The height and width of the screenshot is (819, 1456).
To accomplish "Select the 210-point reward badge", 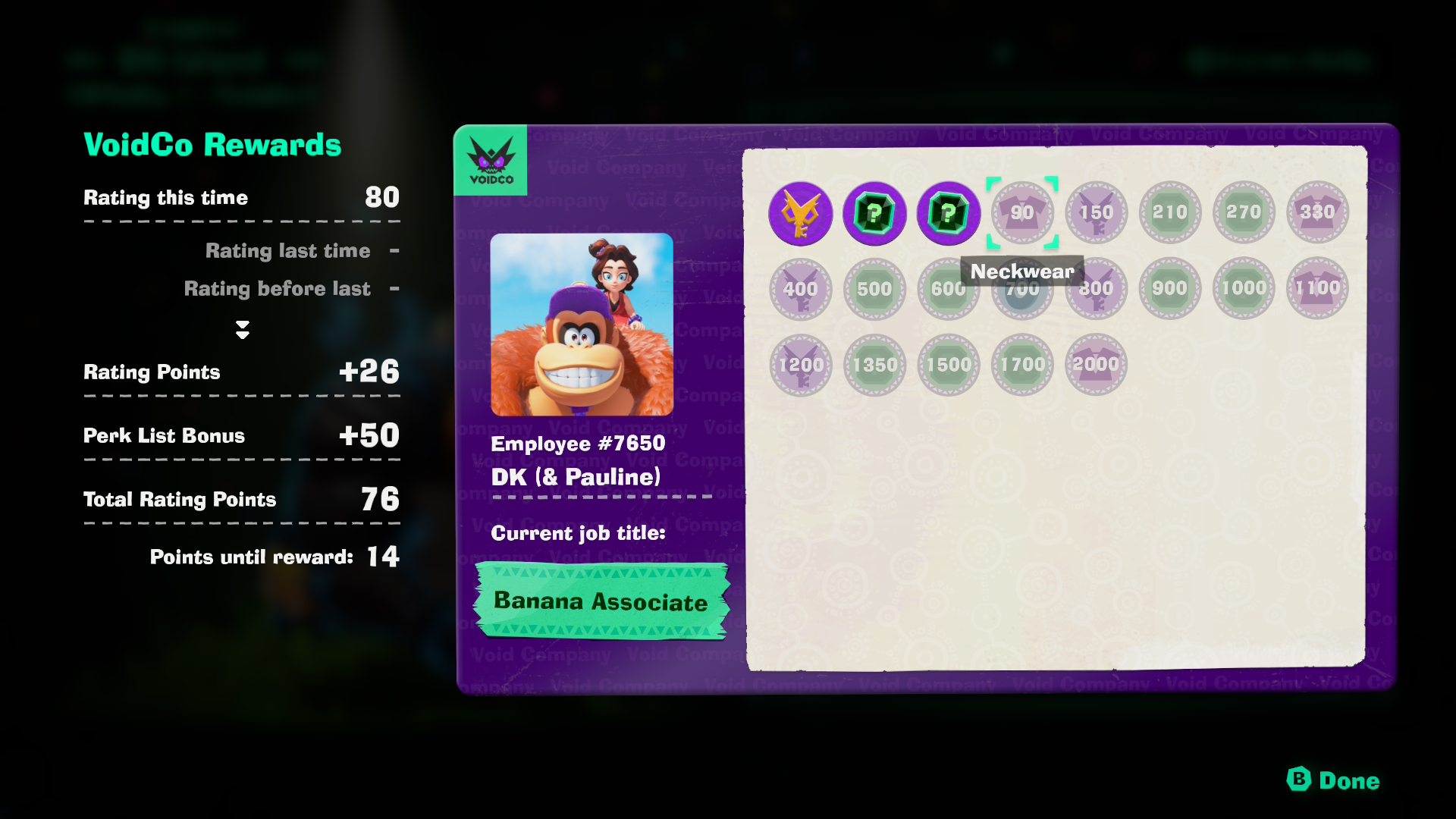I will [1170, 213].
